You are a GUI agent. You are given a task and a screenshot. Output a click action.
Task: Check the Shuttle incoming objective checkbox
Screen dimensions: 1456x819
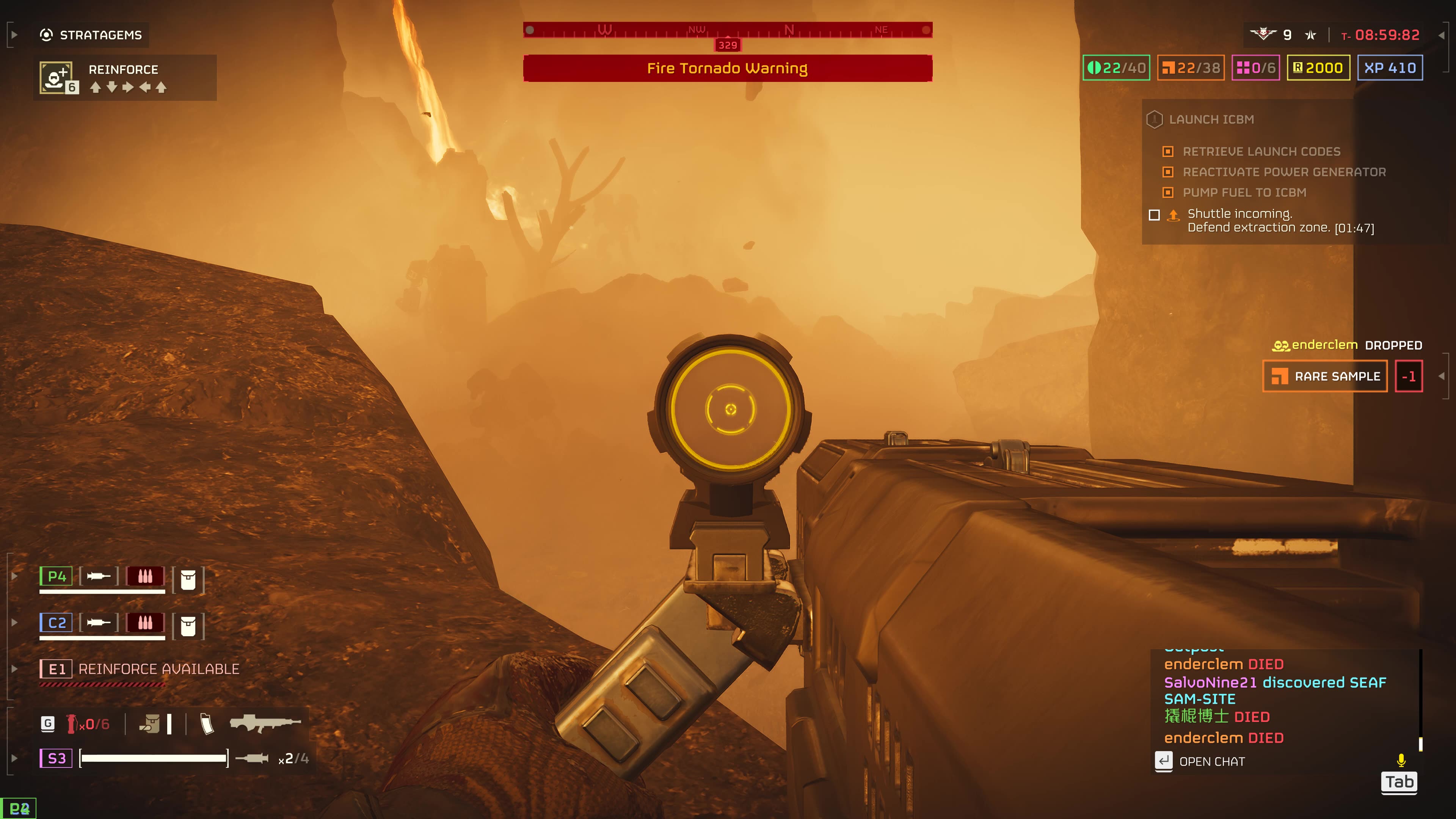click(x=1155, y=215)
